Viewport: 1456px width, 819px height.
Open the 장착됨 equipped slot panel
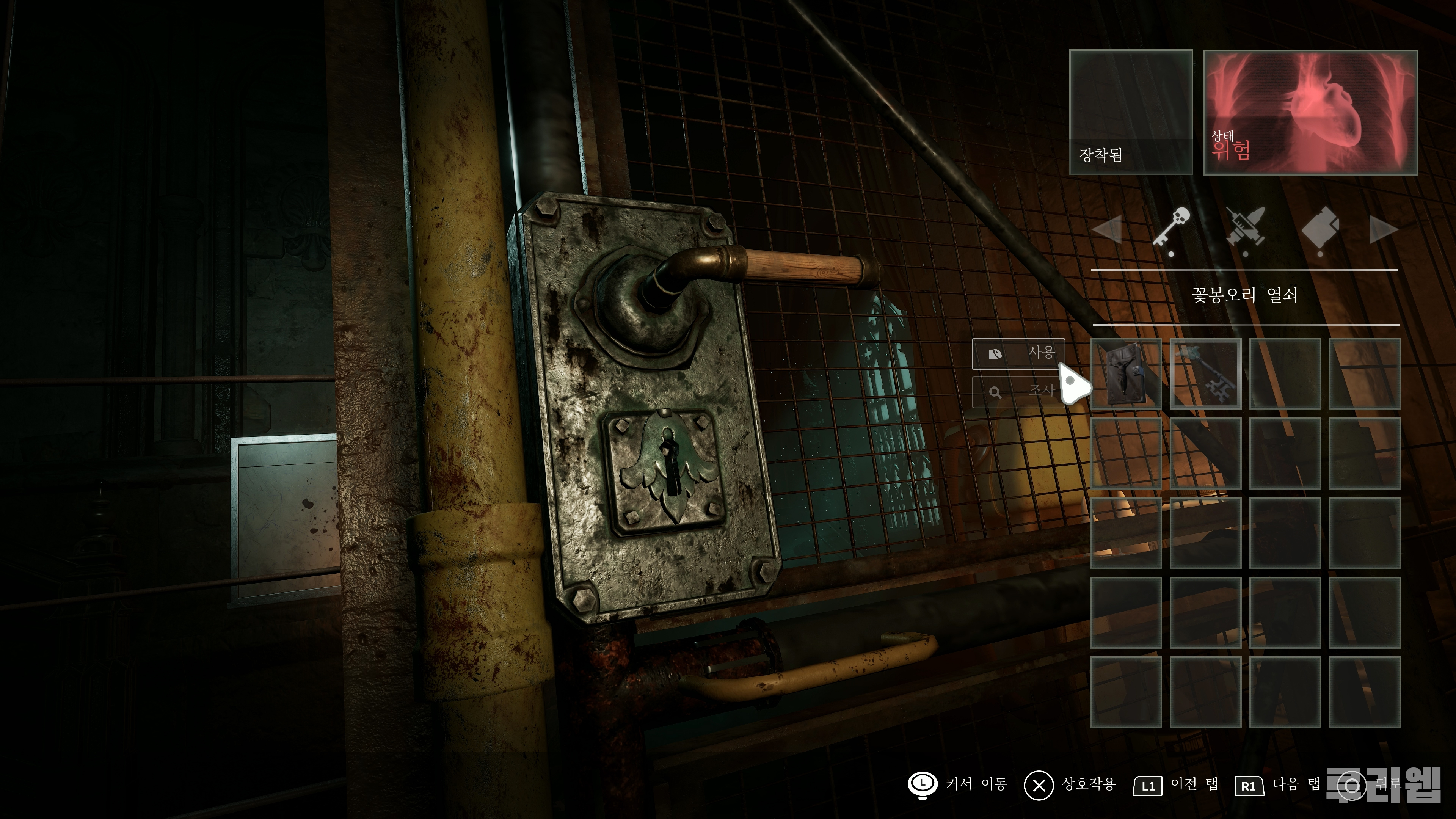(1130, 112)
